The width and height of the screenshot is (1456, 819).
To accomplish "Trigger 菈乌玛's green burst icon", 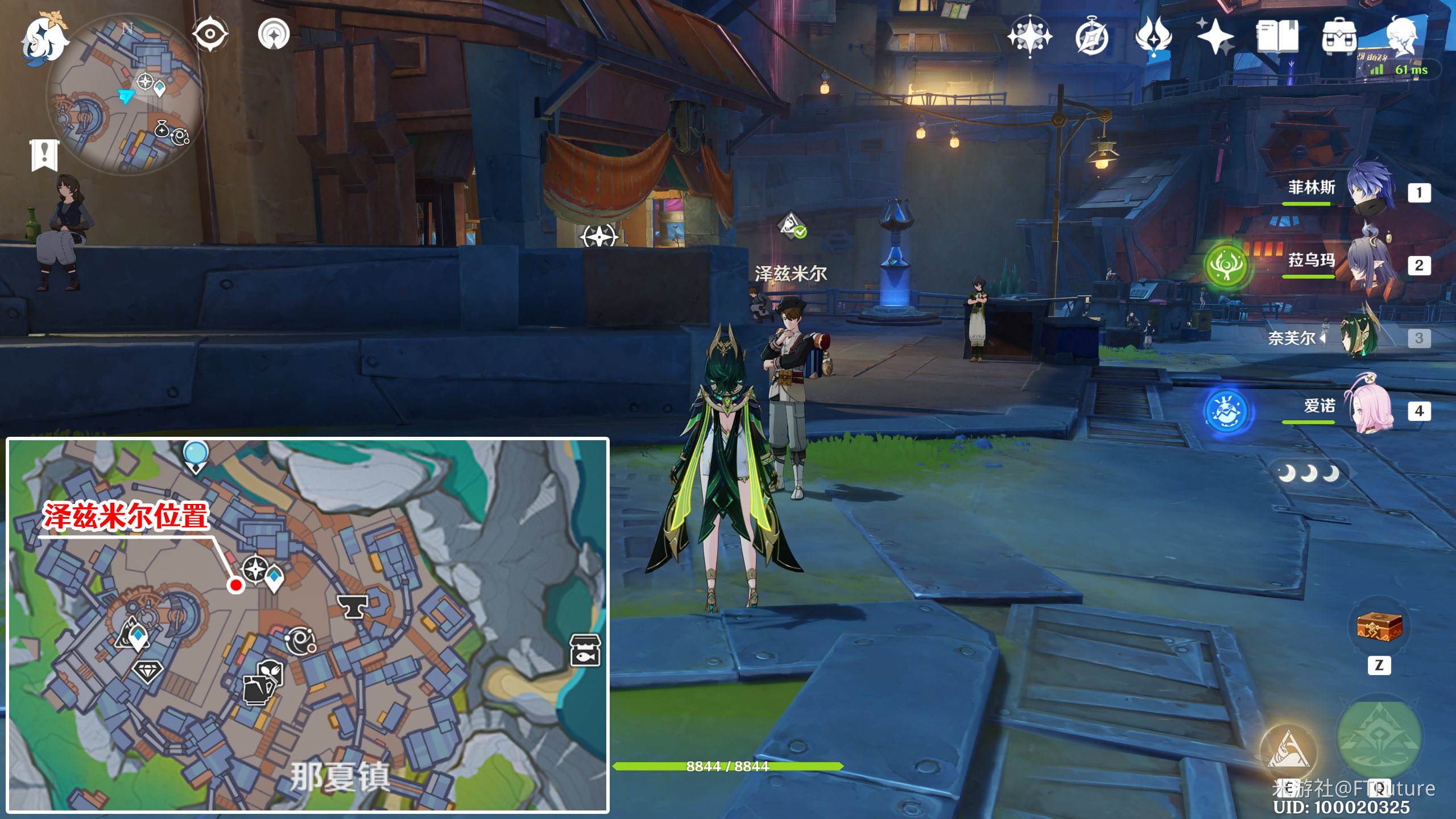I will pyautogui.click(x=1226, y=265).
